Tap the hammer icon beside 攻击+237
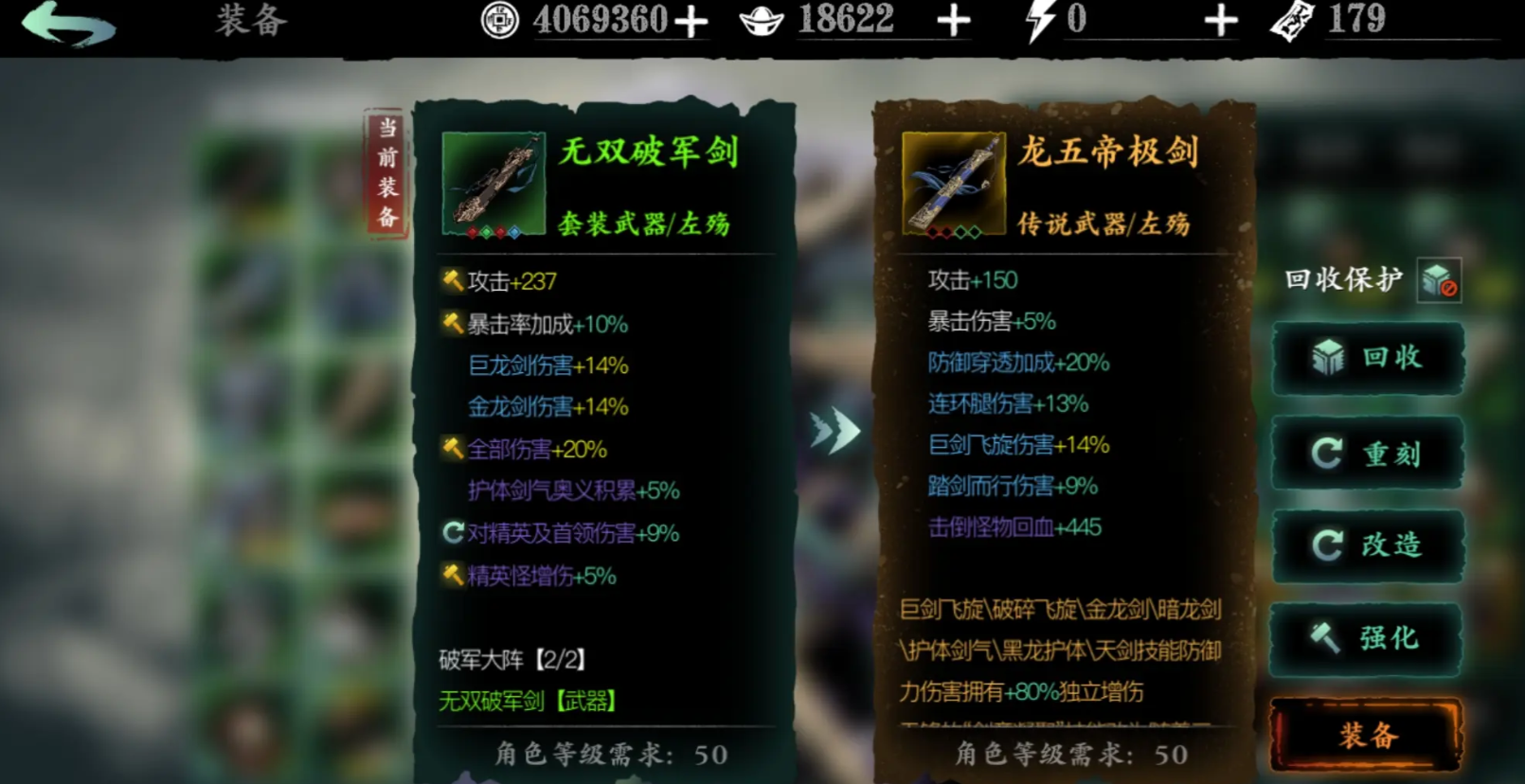1525x784 pixels. tap(453, 281)
